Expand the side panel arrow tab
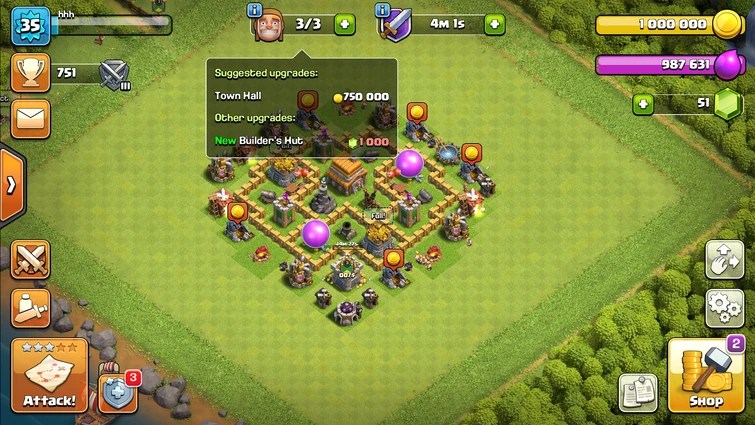The image size is (755, 425). pyautogui.click(x=11, y=185)
